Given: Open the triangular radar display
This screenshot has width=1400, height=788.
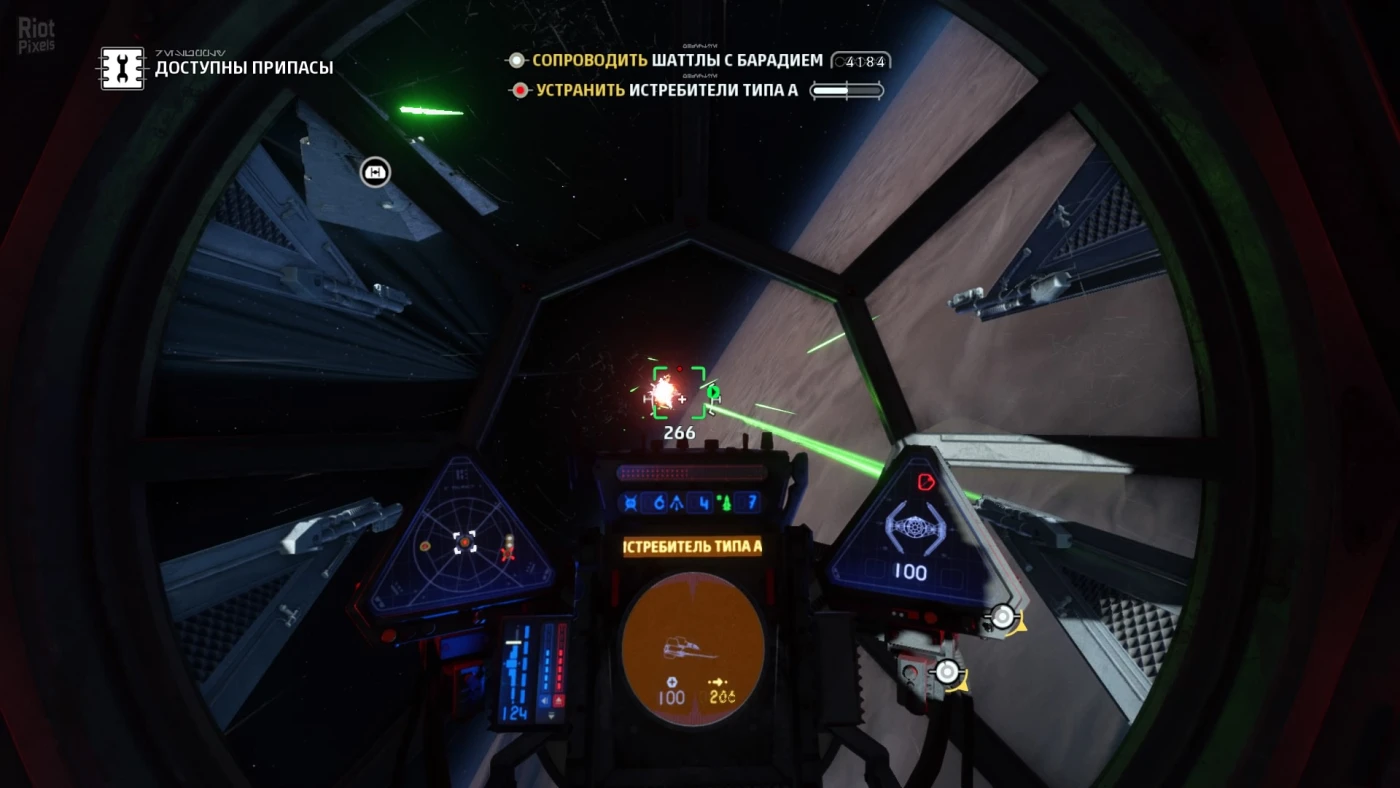Looking at the screenshot, I should [463, 544].
